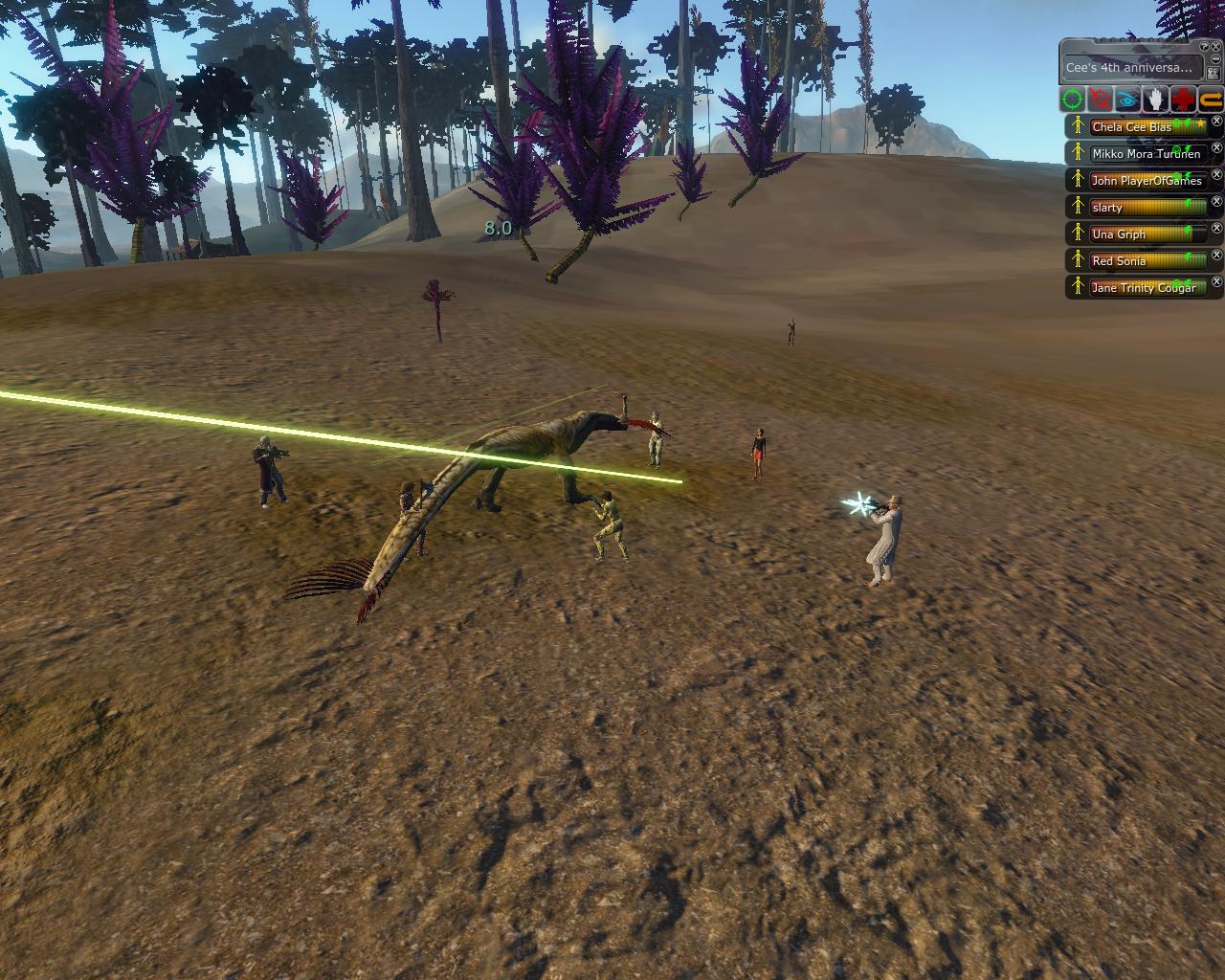Click the green crosshair target icon
The height and width of the screenshot is (980, 1225).
1073,99
